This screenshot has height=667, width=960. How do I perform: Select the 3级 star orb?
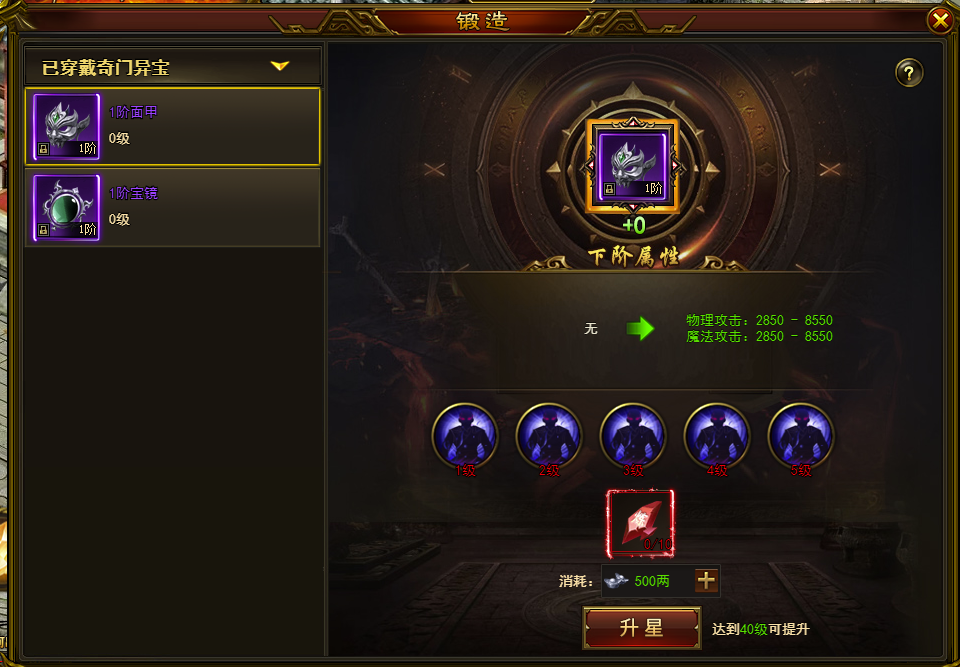point(633,436)
